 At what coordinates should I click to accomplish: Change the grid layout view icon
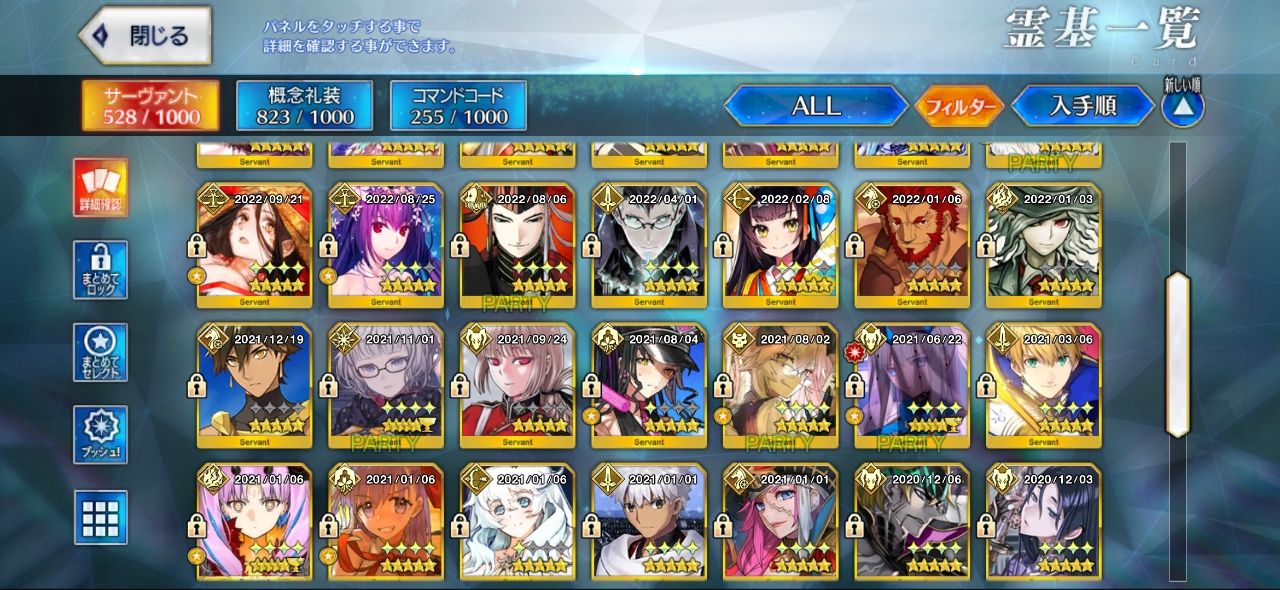pos(100,517)
